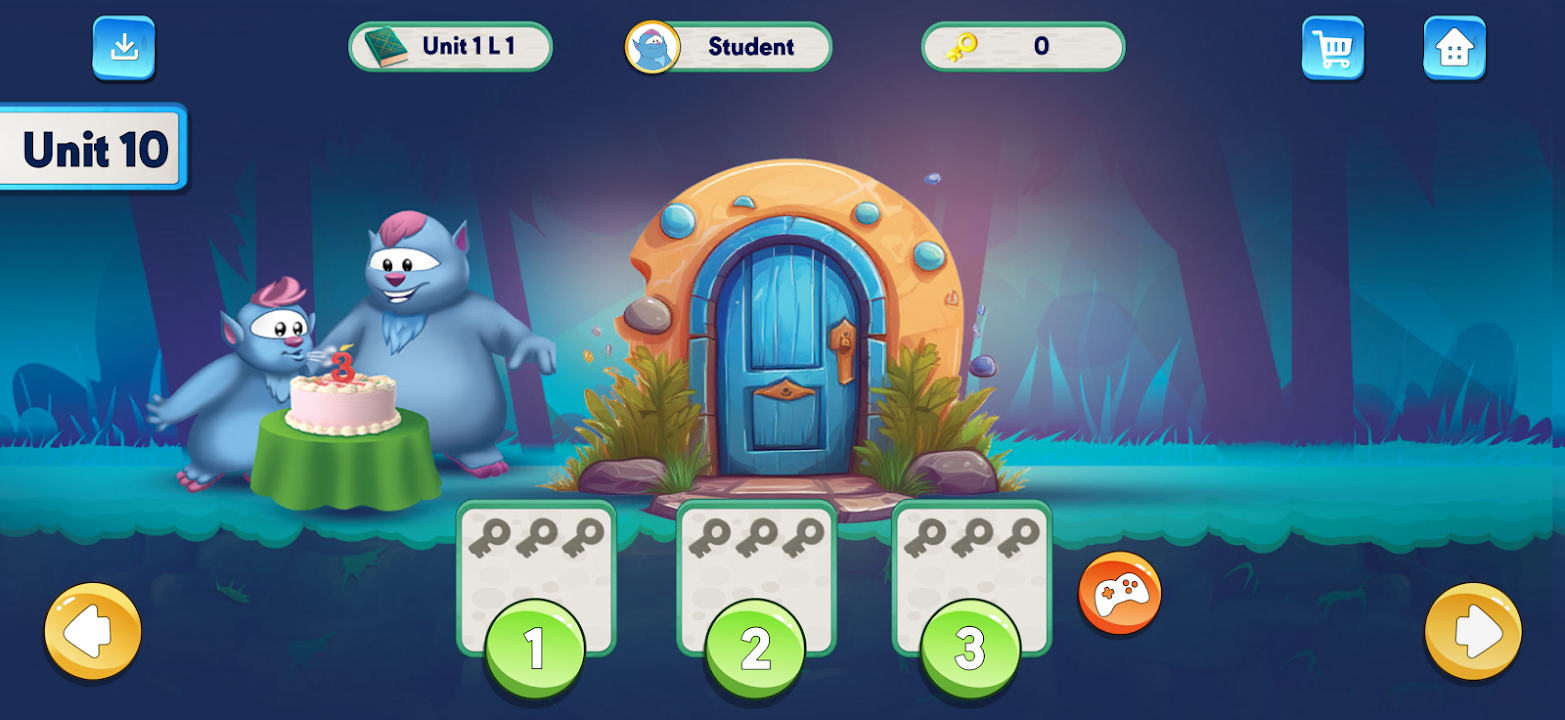The image size is (1565, 720).
Task: Start lesson 3
Action: click(x=970, y=648)
